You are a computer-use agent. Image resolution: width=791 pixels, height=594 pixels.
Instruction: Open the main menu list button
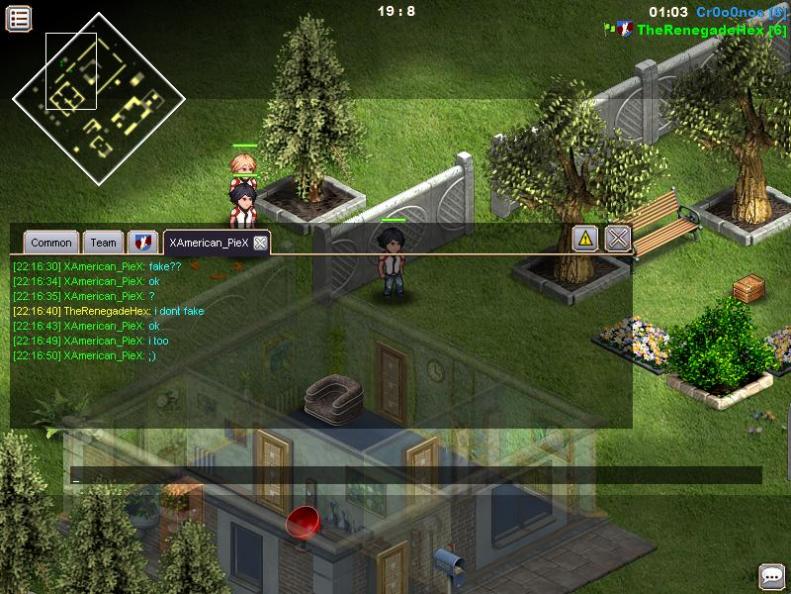click(19, 17)
